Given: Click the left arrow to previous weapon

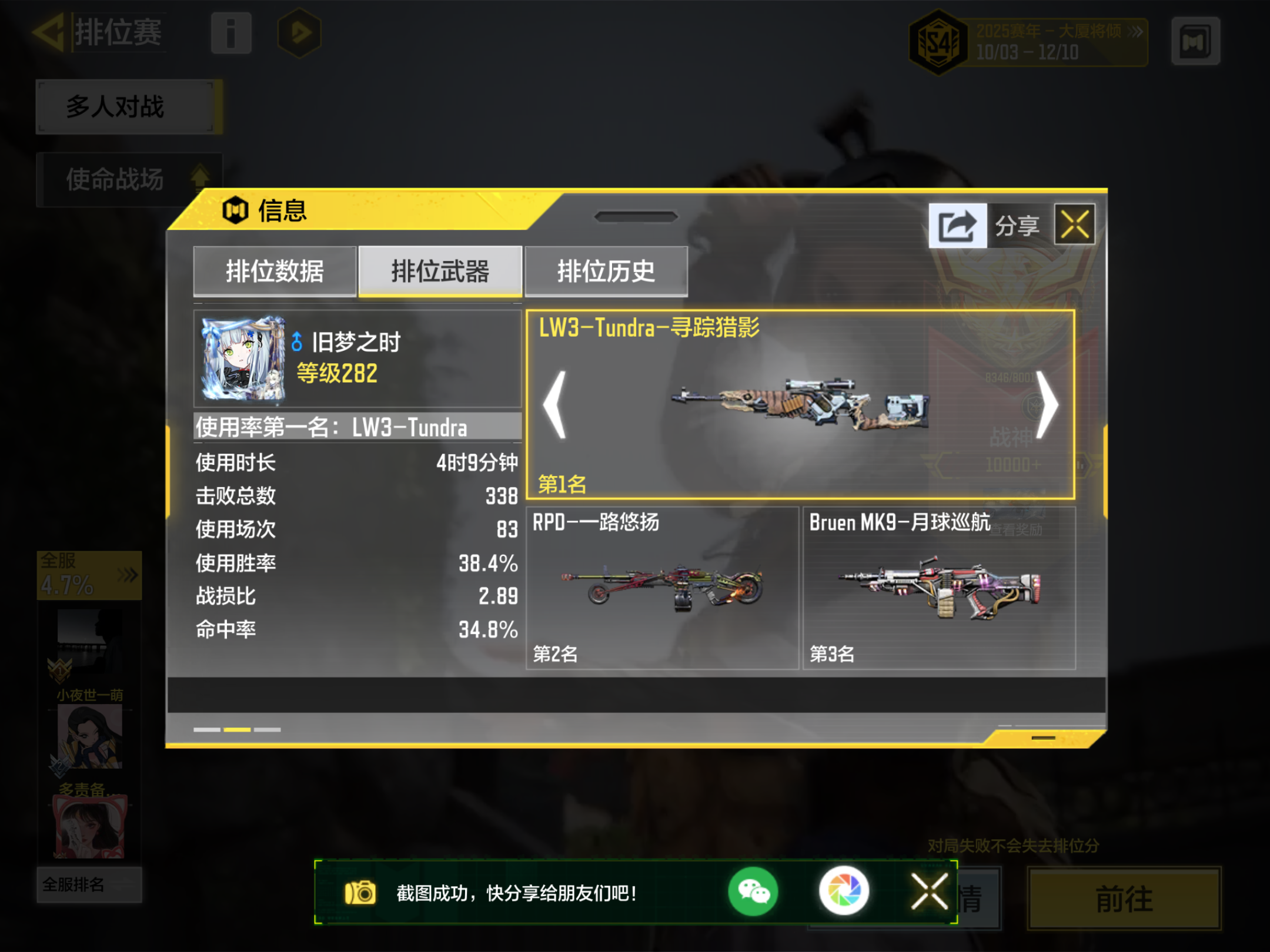Looking at the screenshot, I should (x=555, y=405).
